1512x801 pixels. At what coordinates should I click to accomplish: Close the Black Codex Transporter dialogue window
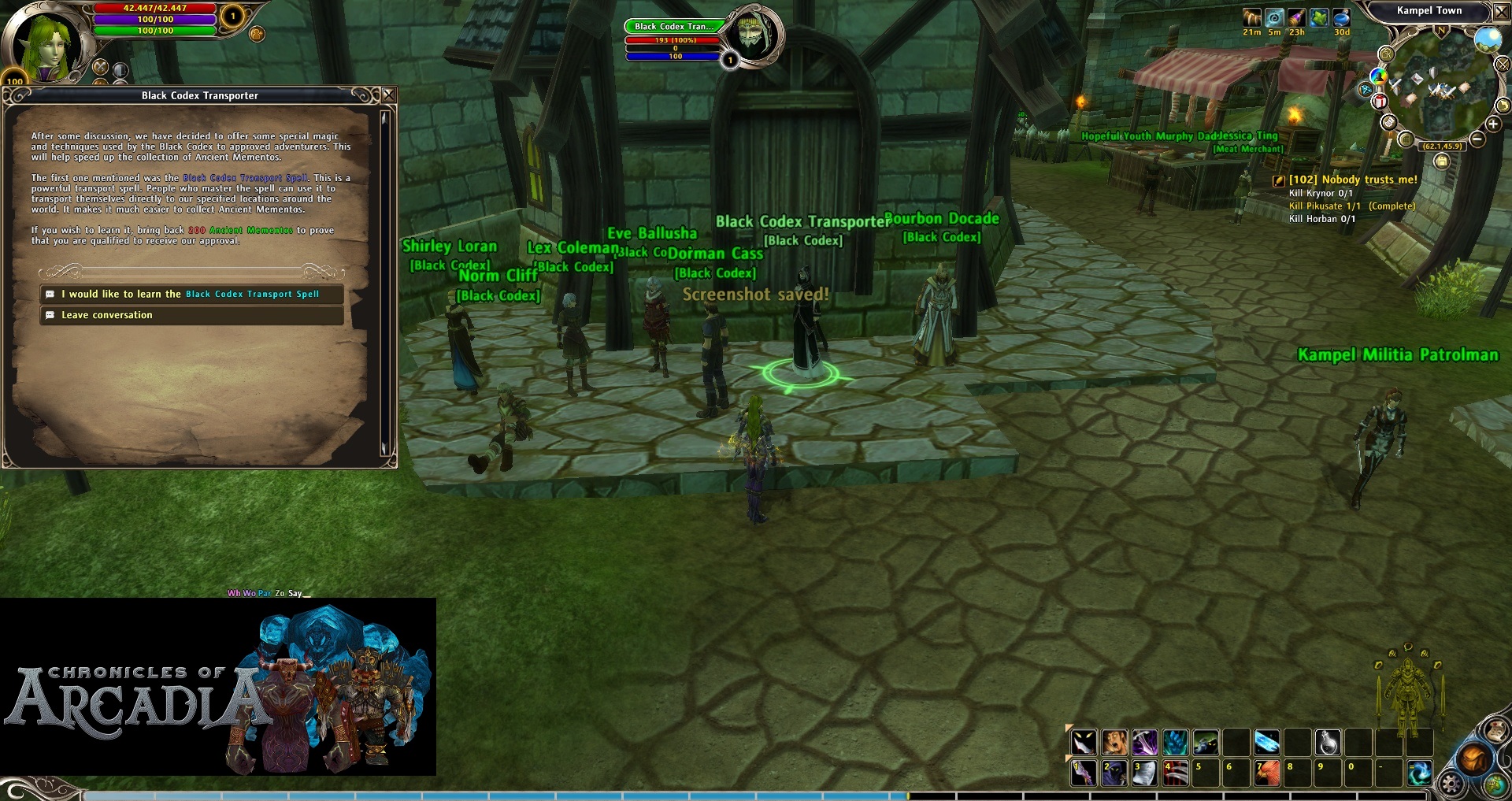tap(388, 95)
